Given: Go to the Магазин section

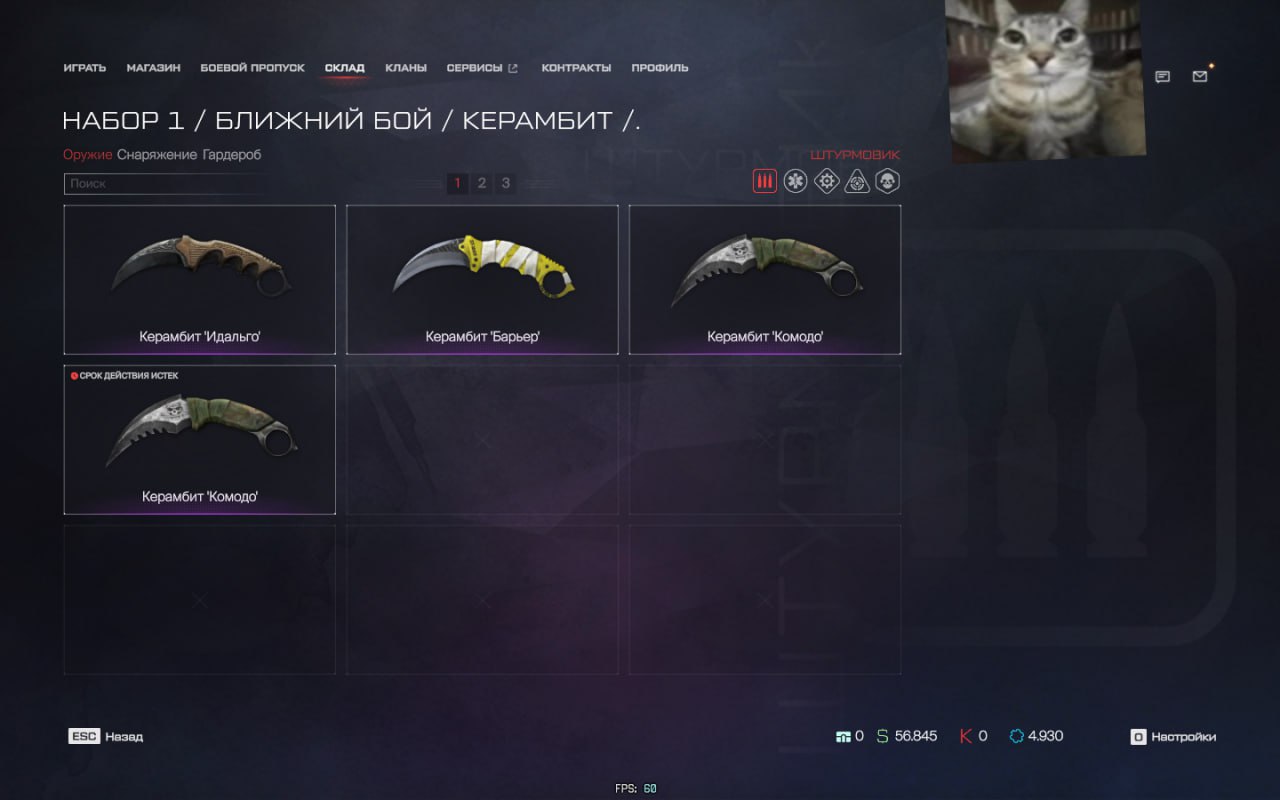Looking at the screenshot, I should [153, 68].
